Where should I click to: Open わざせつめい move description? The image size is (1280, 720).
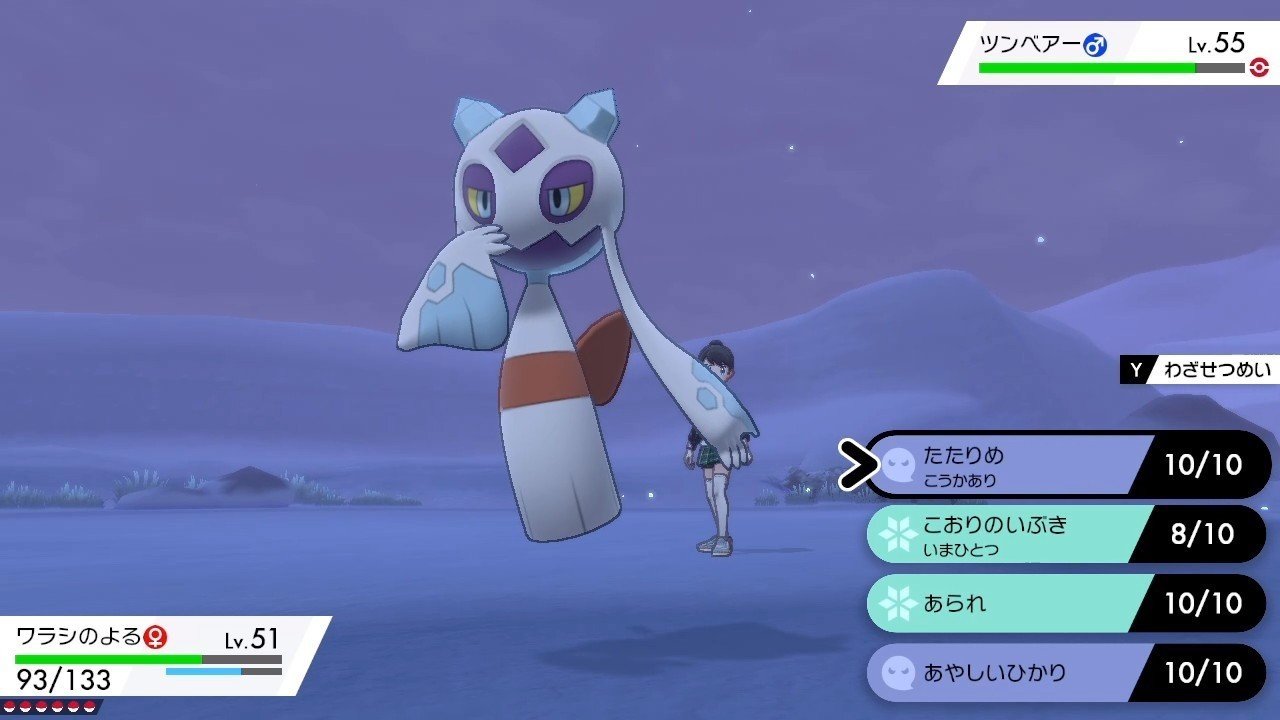click(x=1200, y=370)
